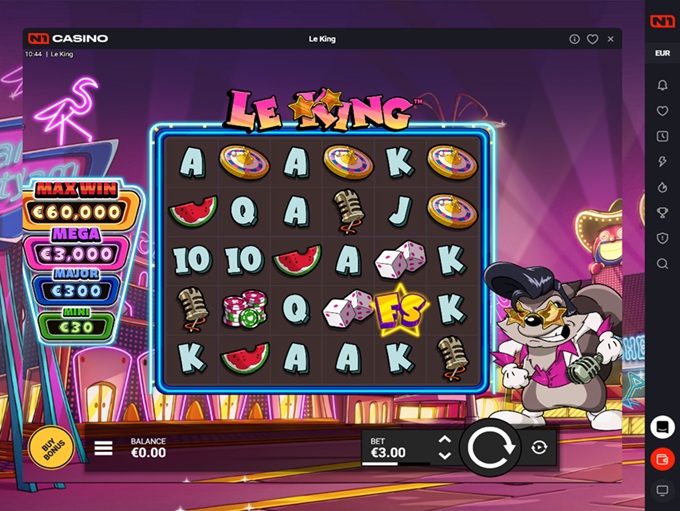
Task: Close the Le King game window
Action: click(610, 39)
